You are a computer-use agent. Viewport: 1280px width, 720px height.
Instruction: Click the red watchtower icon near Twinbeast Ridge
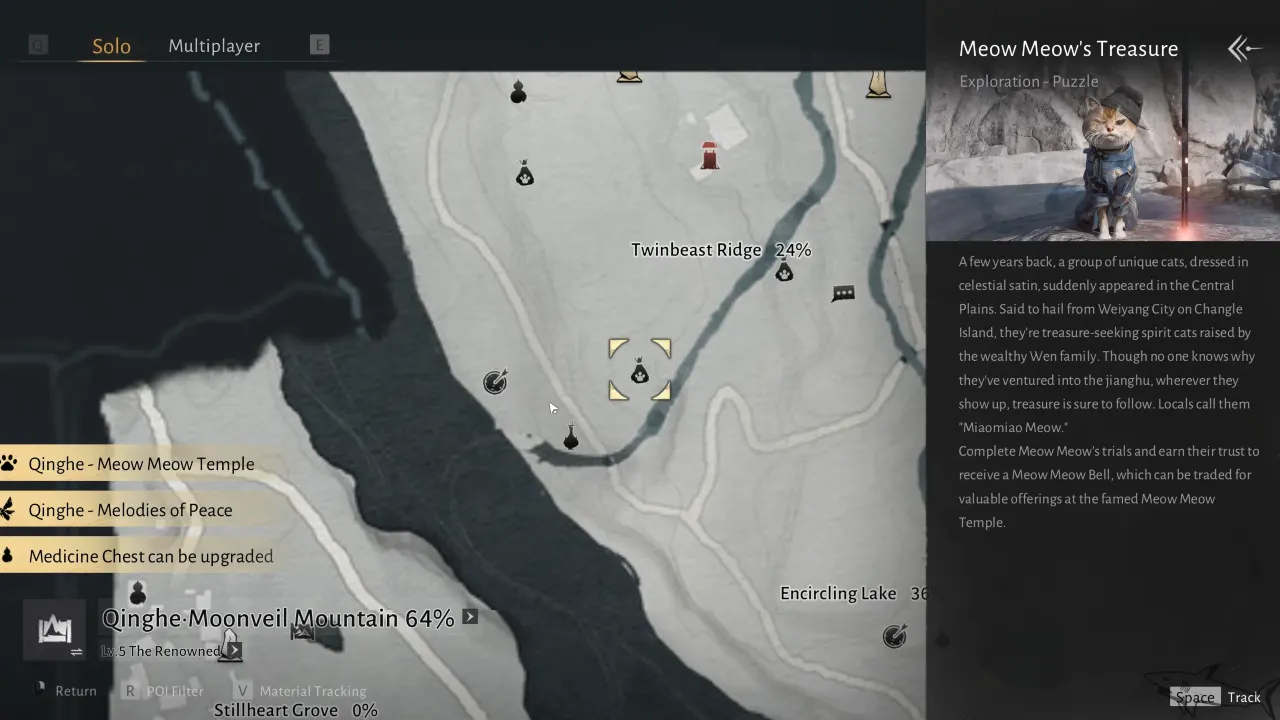coord(709,153)
